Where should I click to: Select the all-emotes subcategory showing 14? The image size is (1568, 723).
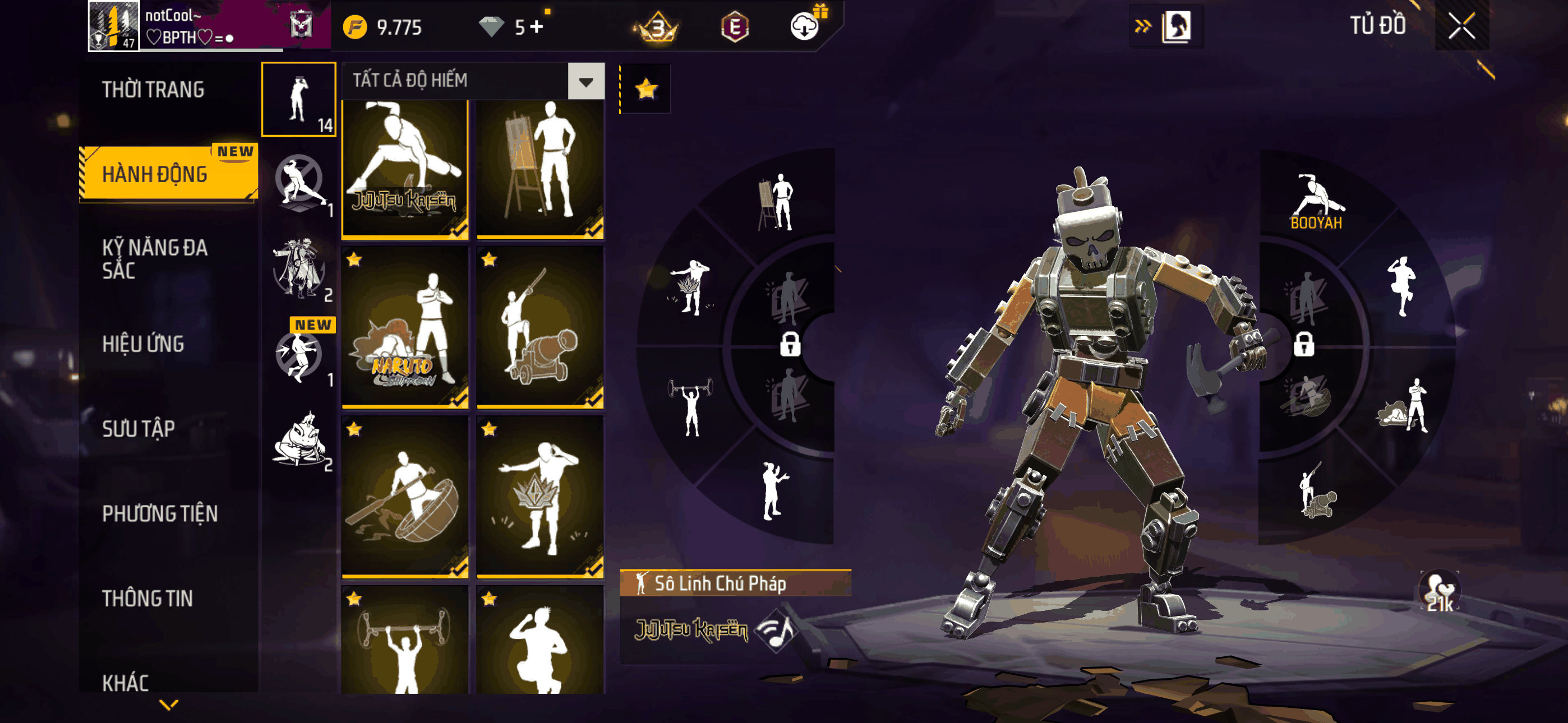tap(299, 99)
